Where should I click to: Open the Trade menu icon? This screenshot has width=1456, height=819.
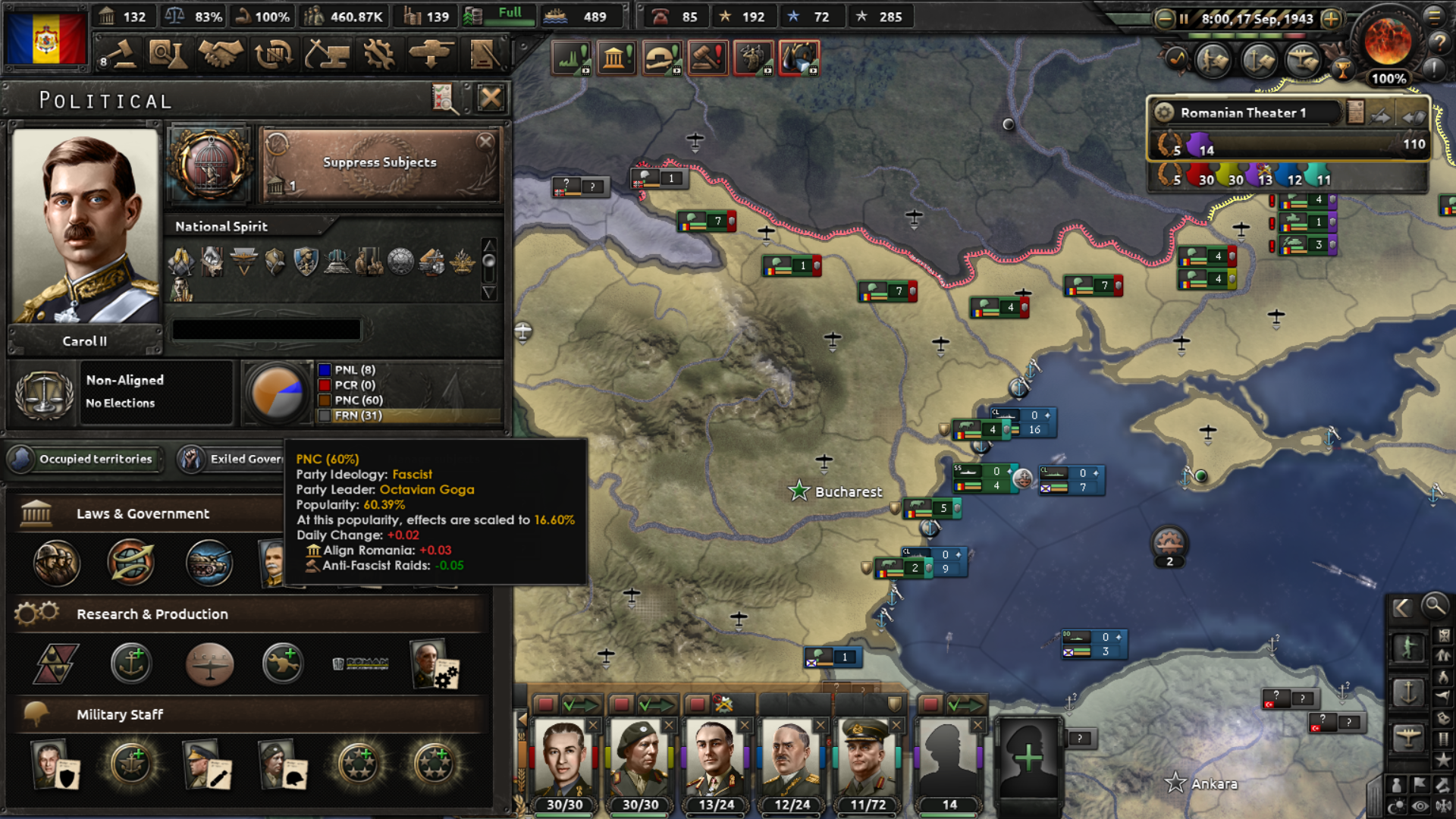point(273,54)
